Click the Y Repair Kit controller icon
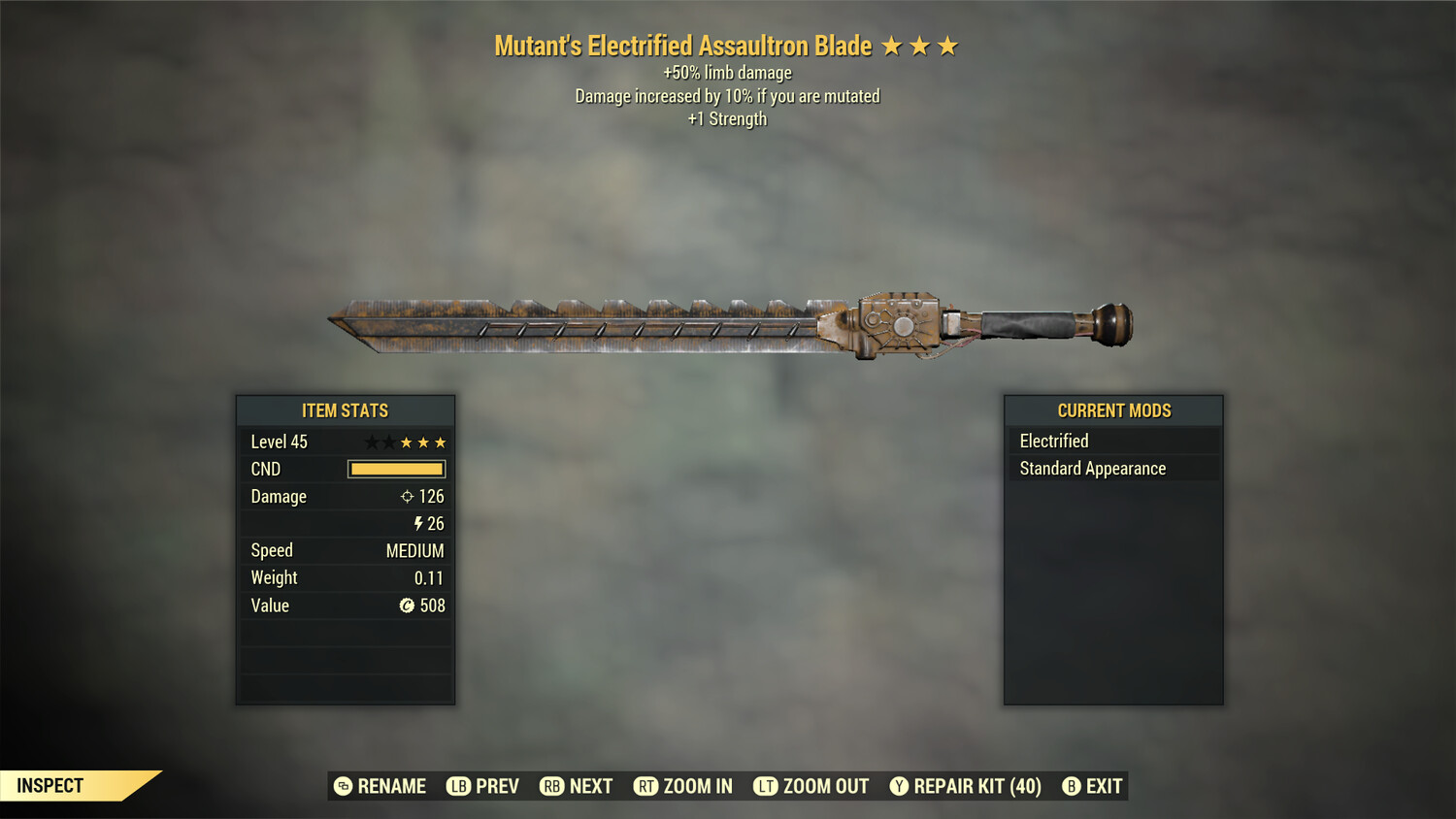1456x819 pixels. click(x=898, y=786)
